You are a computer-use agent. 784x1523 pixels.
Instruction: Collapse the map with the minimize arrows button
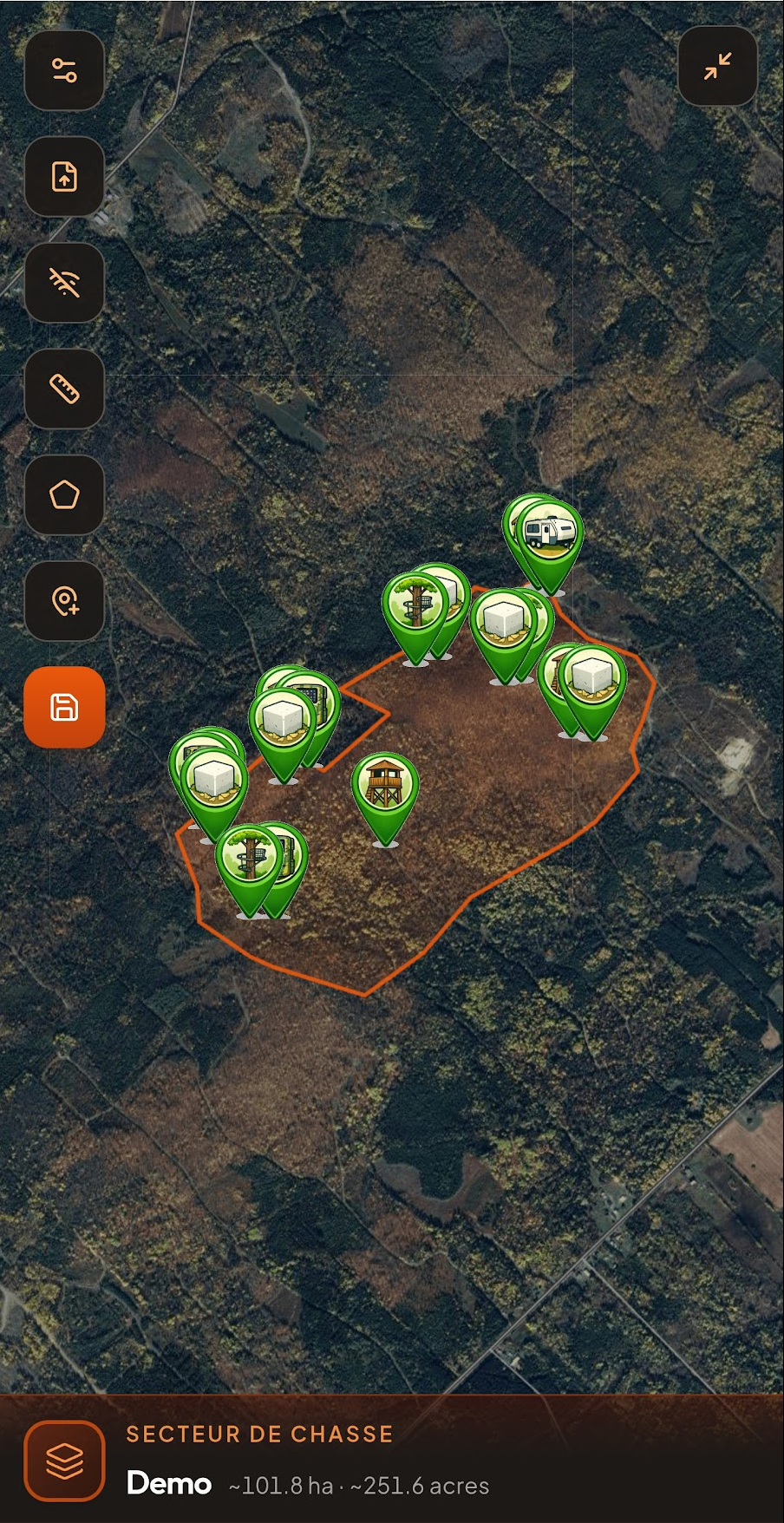[x=717, y=66]
